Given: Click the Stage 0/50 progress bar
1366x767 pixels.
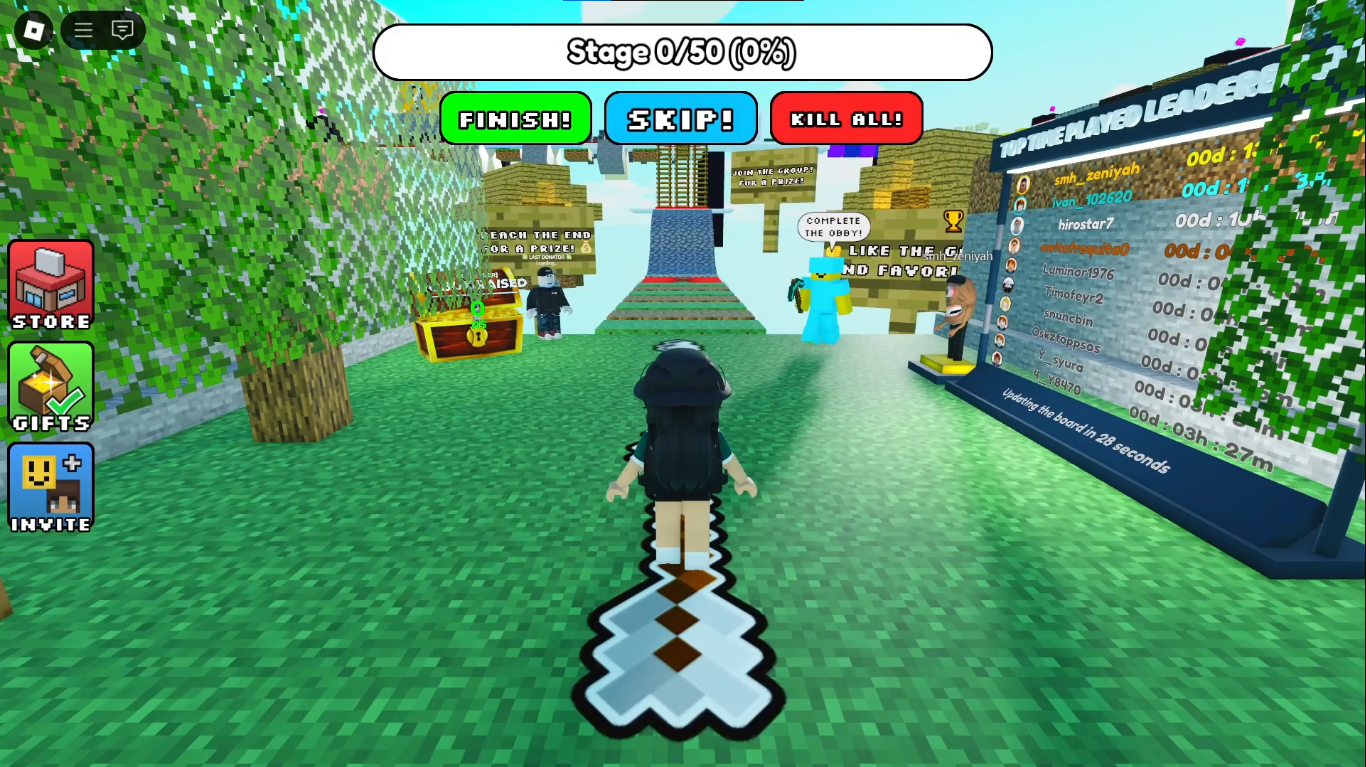Looking at the screenshot, I should coord(683,52).
